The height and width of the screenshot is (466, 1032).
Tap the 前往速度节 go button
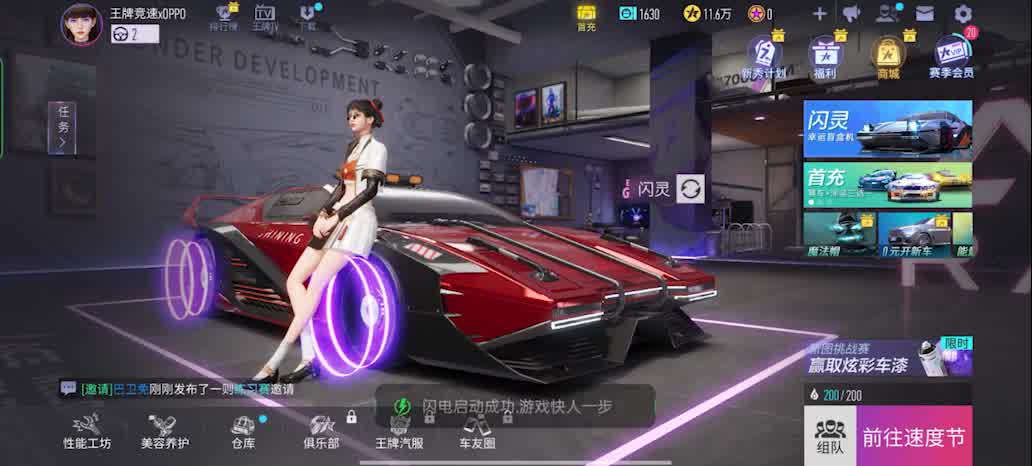tap(914, 437)
